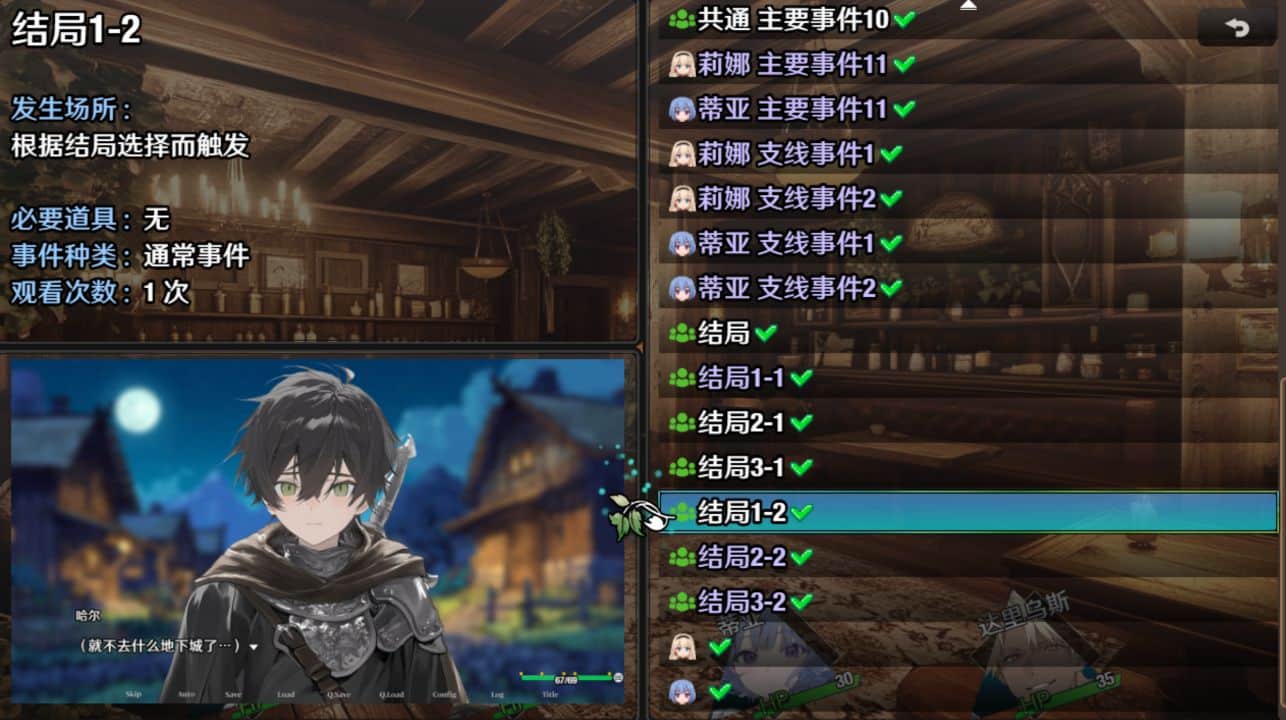Select the unlabeled row with blonde girl avatar
Screen dimensions: 1286x720
700,647
